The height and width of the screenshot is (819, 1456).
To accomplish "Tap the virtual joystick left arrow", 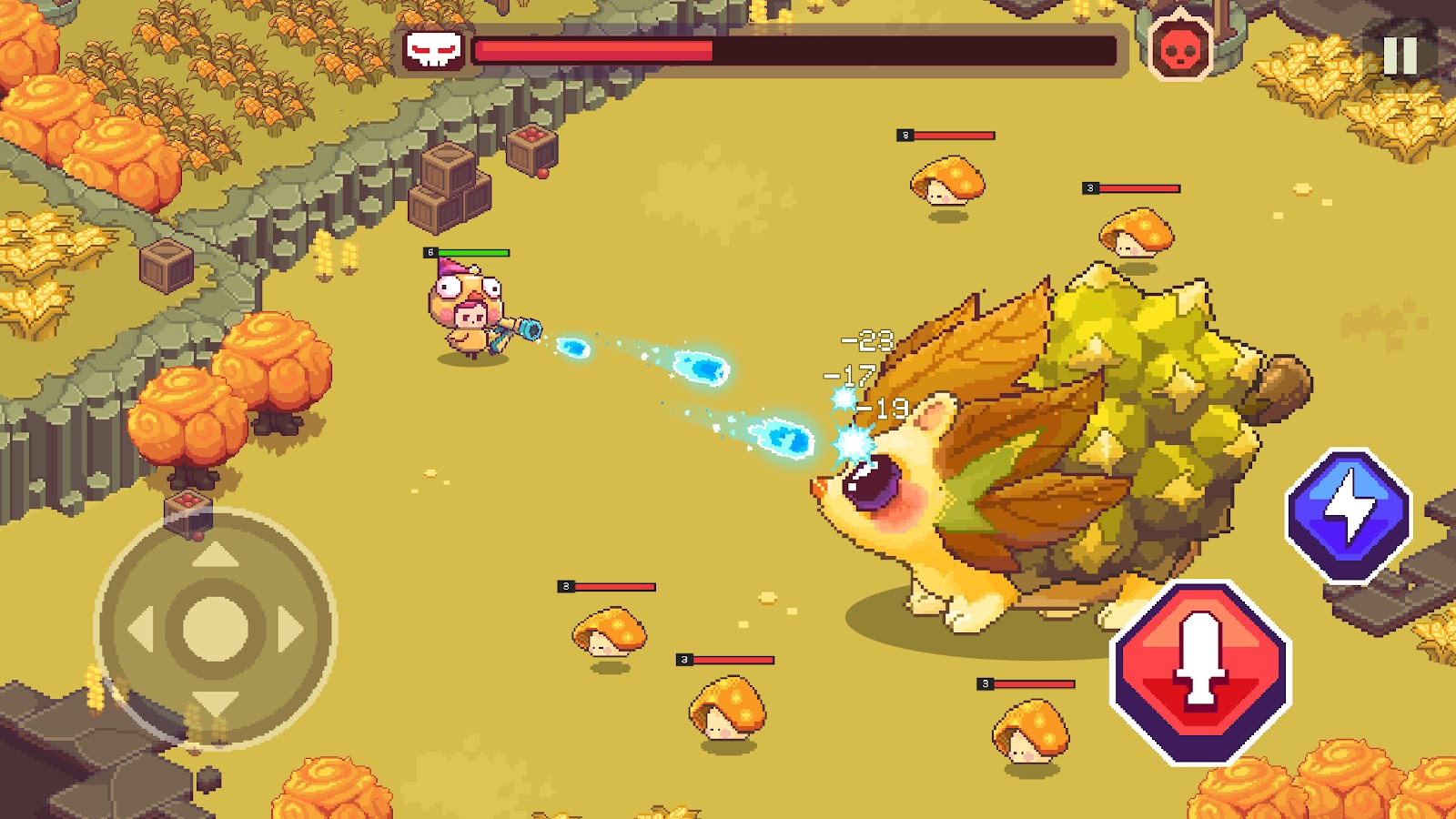I will tap(141, 630).
